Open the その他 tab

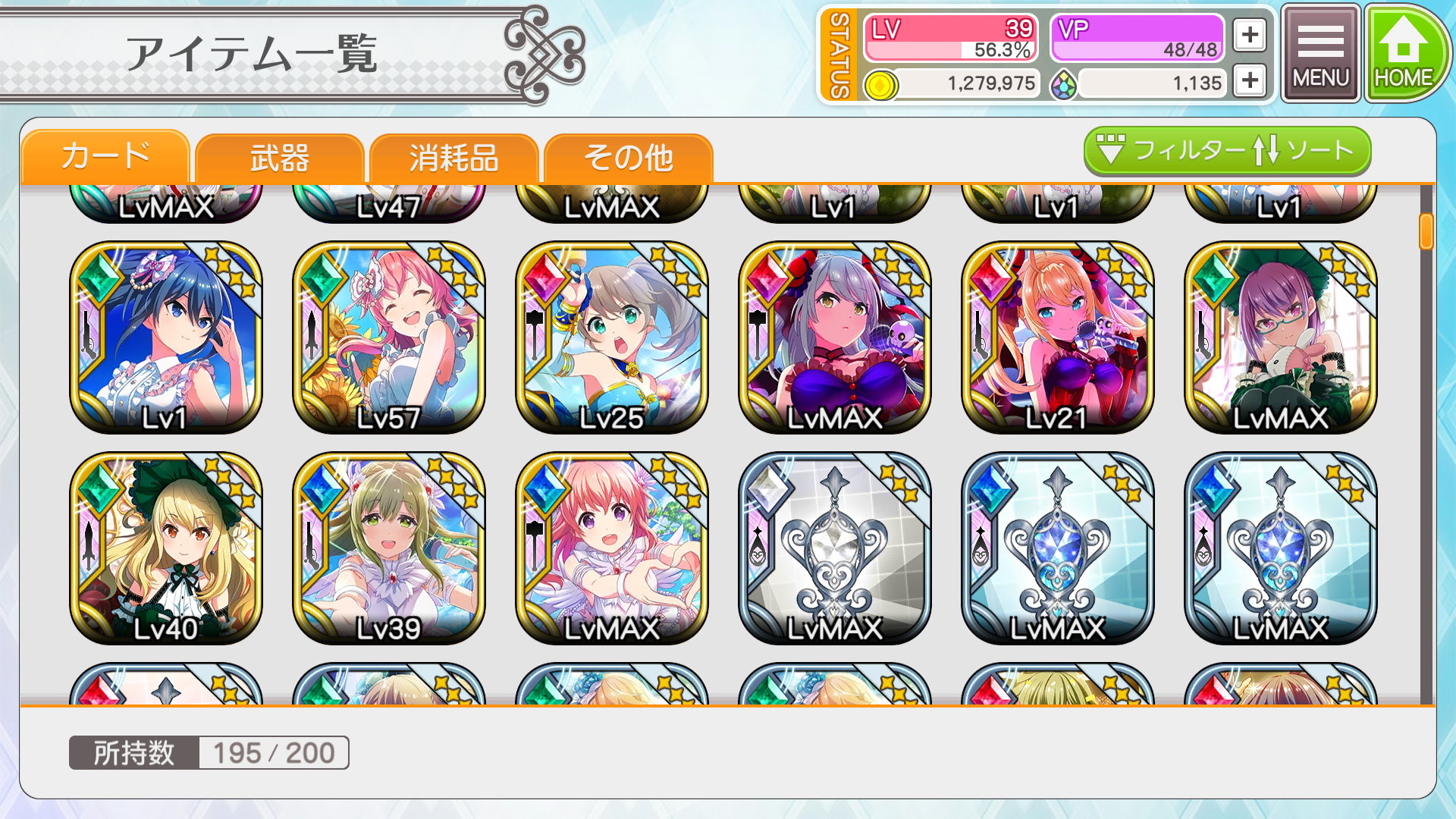(630, 157)
